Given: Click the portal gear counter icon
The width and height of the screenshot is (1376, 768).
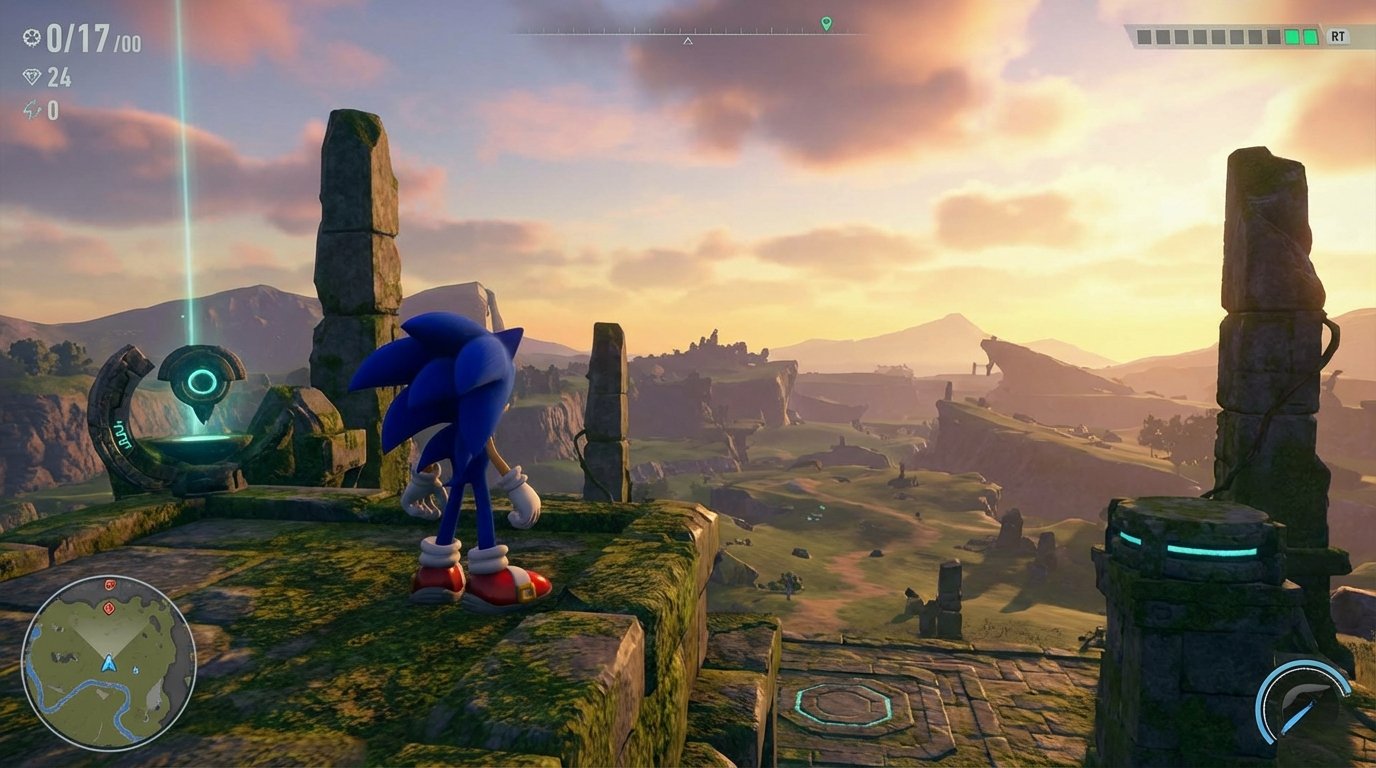Looking at the screenshot, I should (x=33, y=38).
